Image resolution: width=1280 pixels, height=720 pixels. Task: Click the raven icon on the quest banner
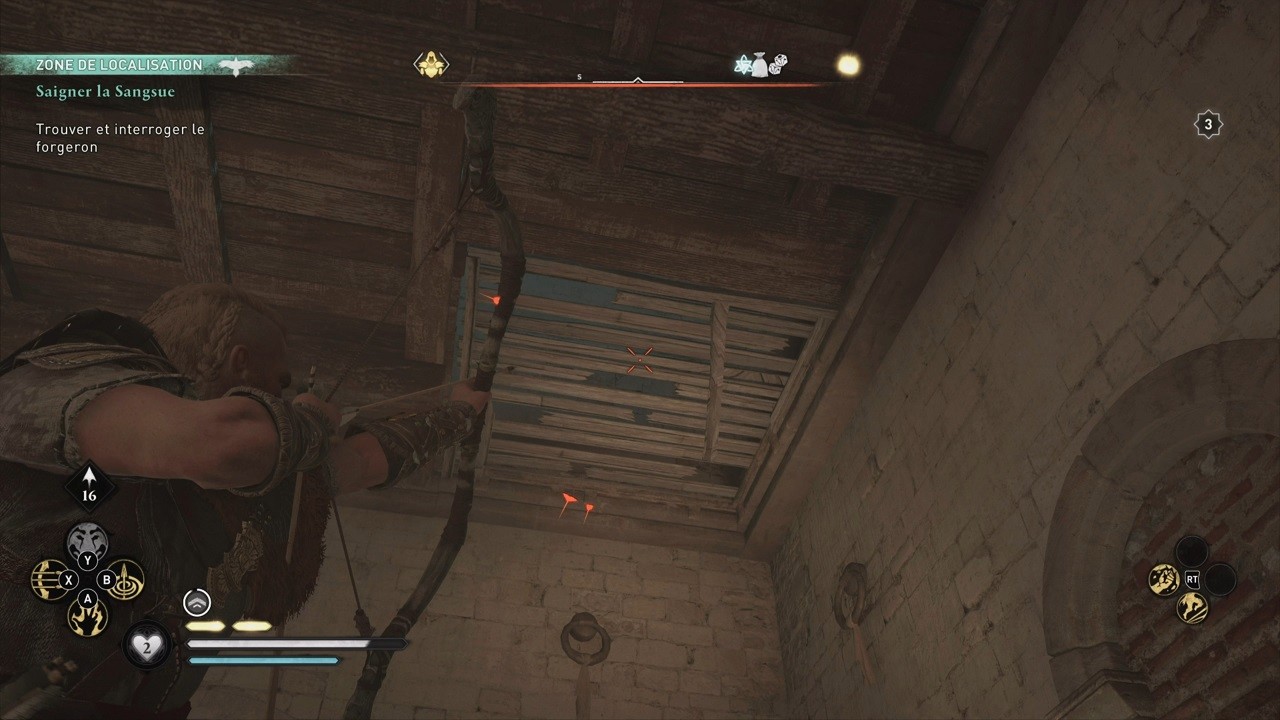click(238, 64)
